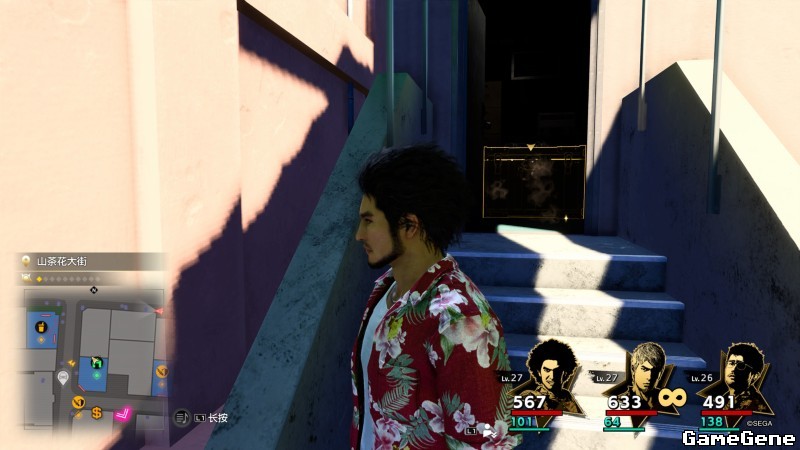The height and width of the screenshot is (450, 800).
Task: Select the drink cup marker on minimap
Action: (41, 326)
